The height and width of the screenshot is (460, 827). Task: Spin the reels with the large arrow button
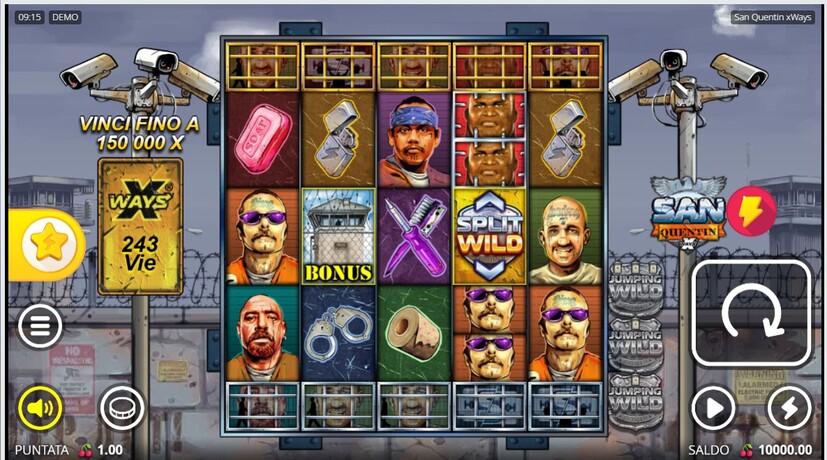coord(751,315)
